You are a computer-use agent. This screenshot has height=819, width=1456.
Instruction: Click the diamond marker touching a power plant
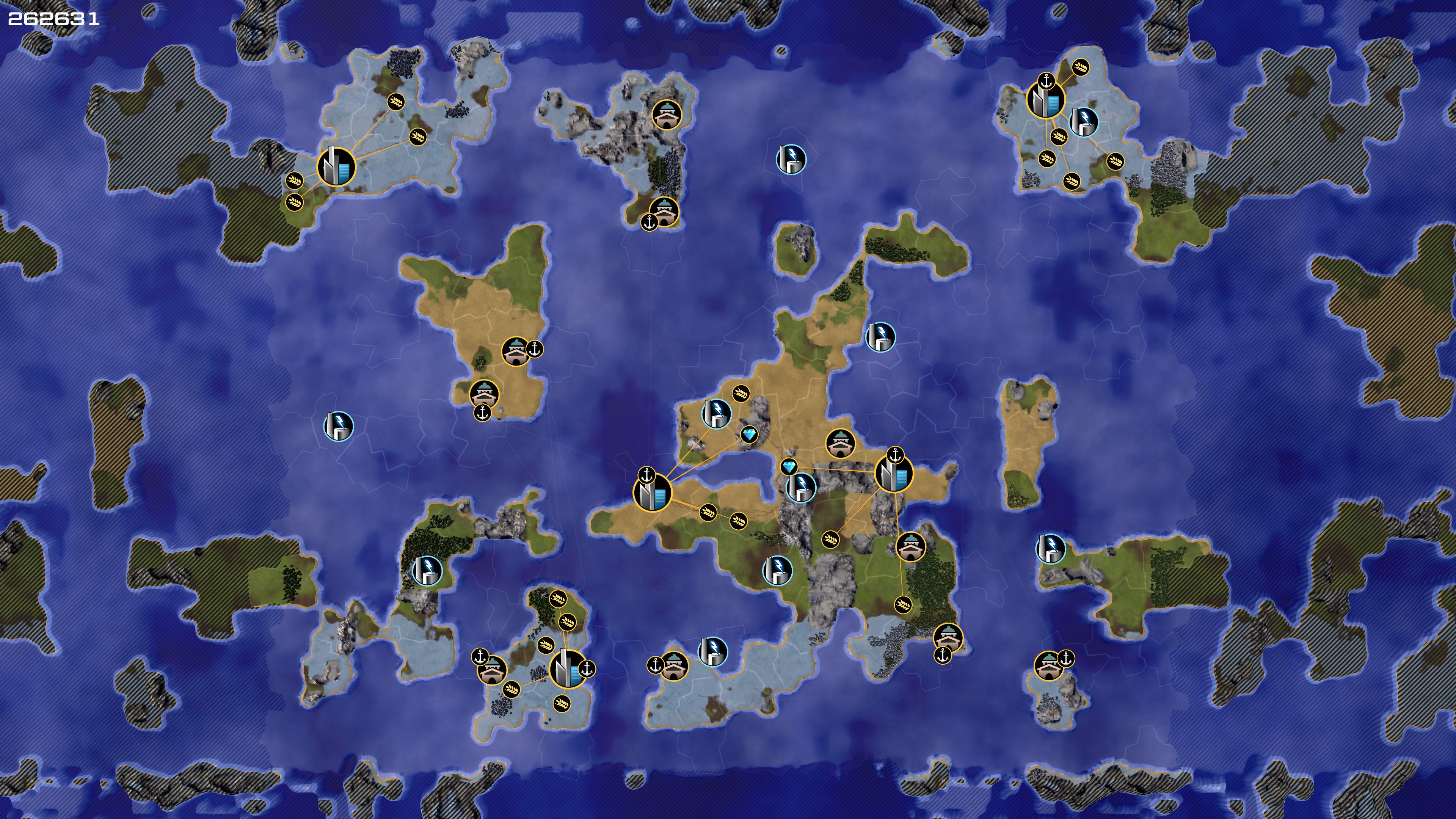789,467
